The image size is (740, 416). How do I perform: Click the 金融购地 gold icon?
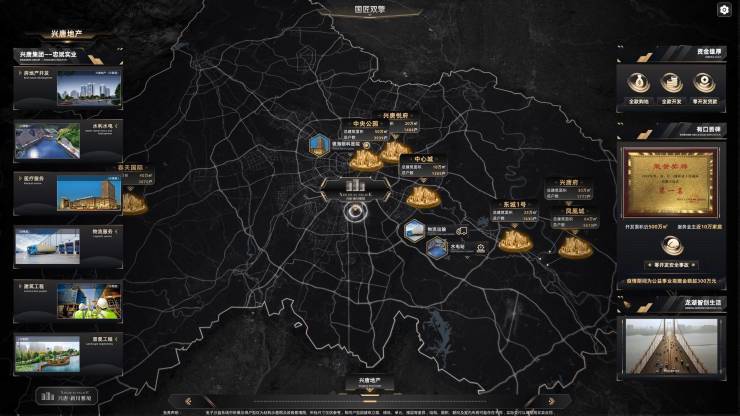(639, 84)
